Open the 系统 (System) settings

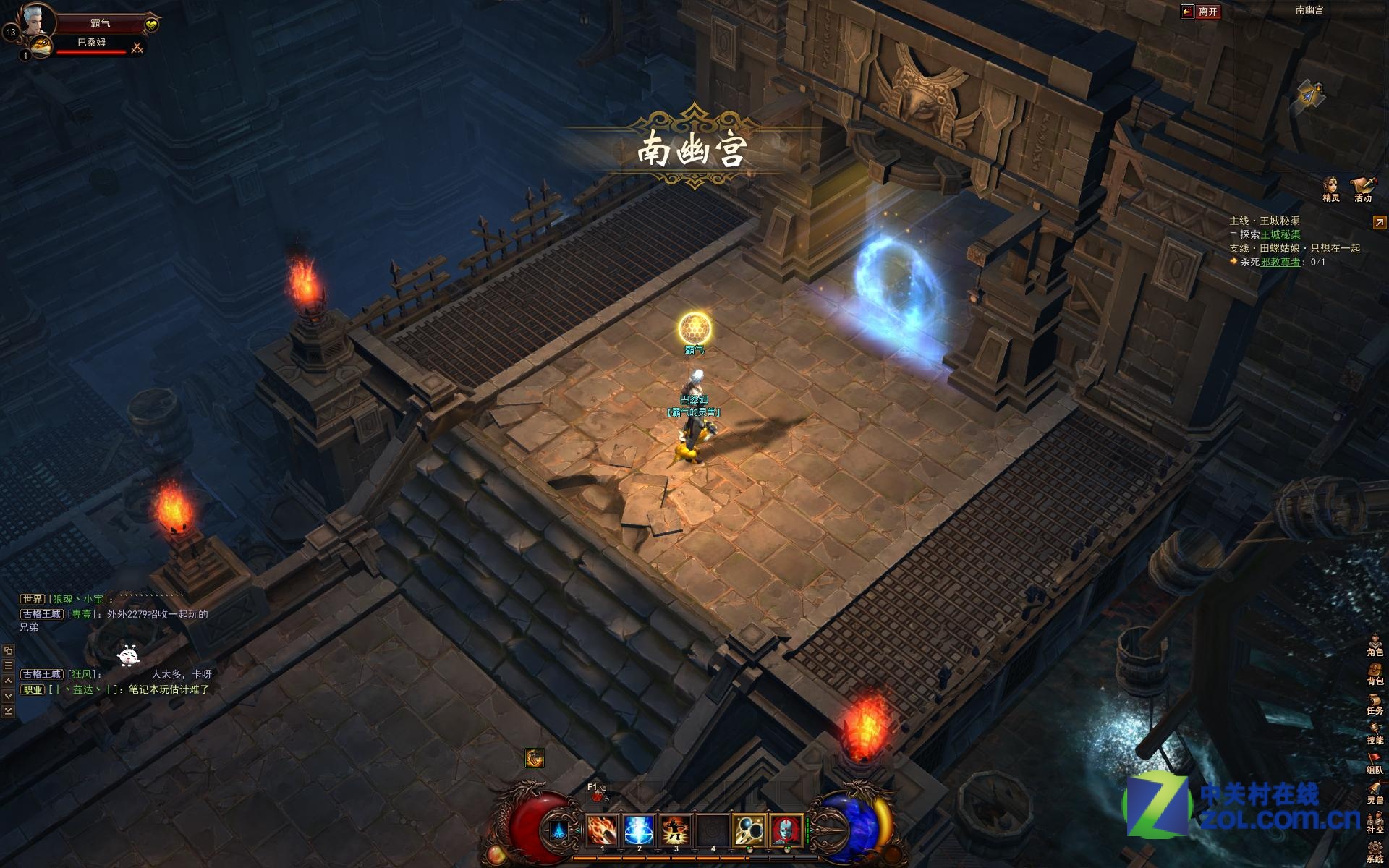click(1375, 851)
